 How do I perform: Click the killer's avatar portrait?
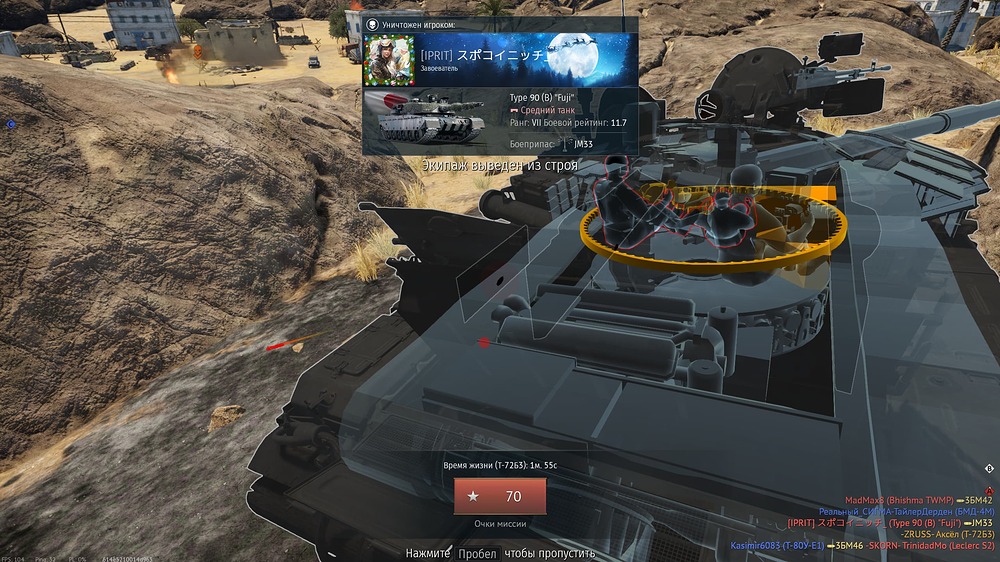point(391,60)
